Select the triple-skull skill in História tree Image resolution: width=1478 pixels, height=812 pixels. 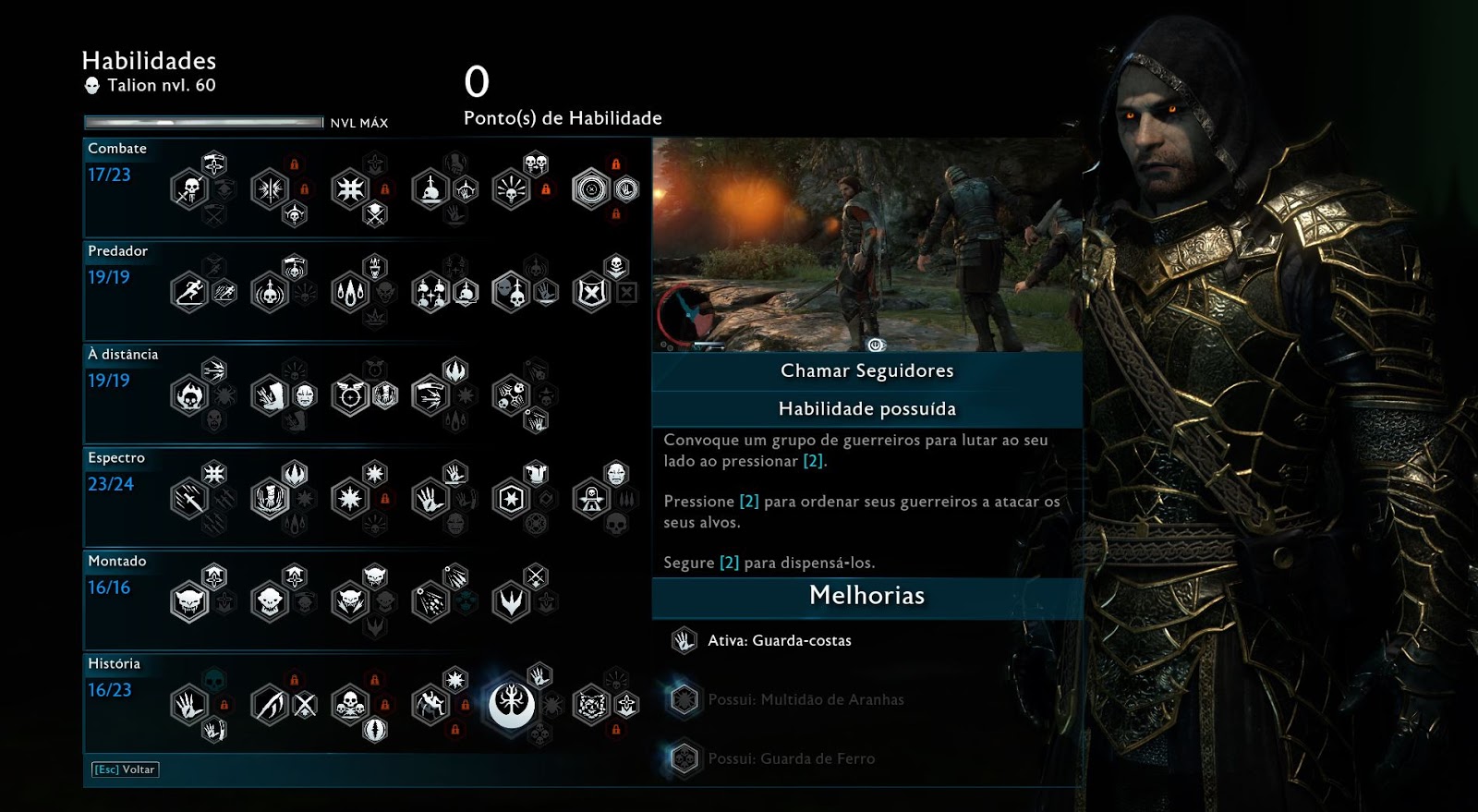point(350,705)
